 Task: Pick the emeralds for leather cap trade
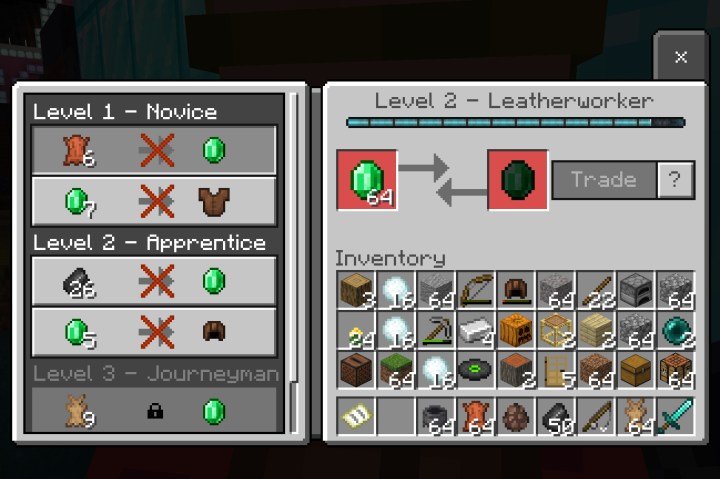click(x=154, y=332)
